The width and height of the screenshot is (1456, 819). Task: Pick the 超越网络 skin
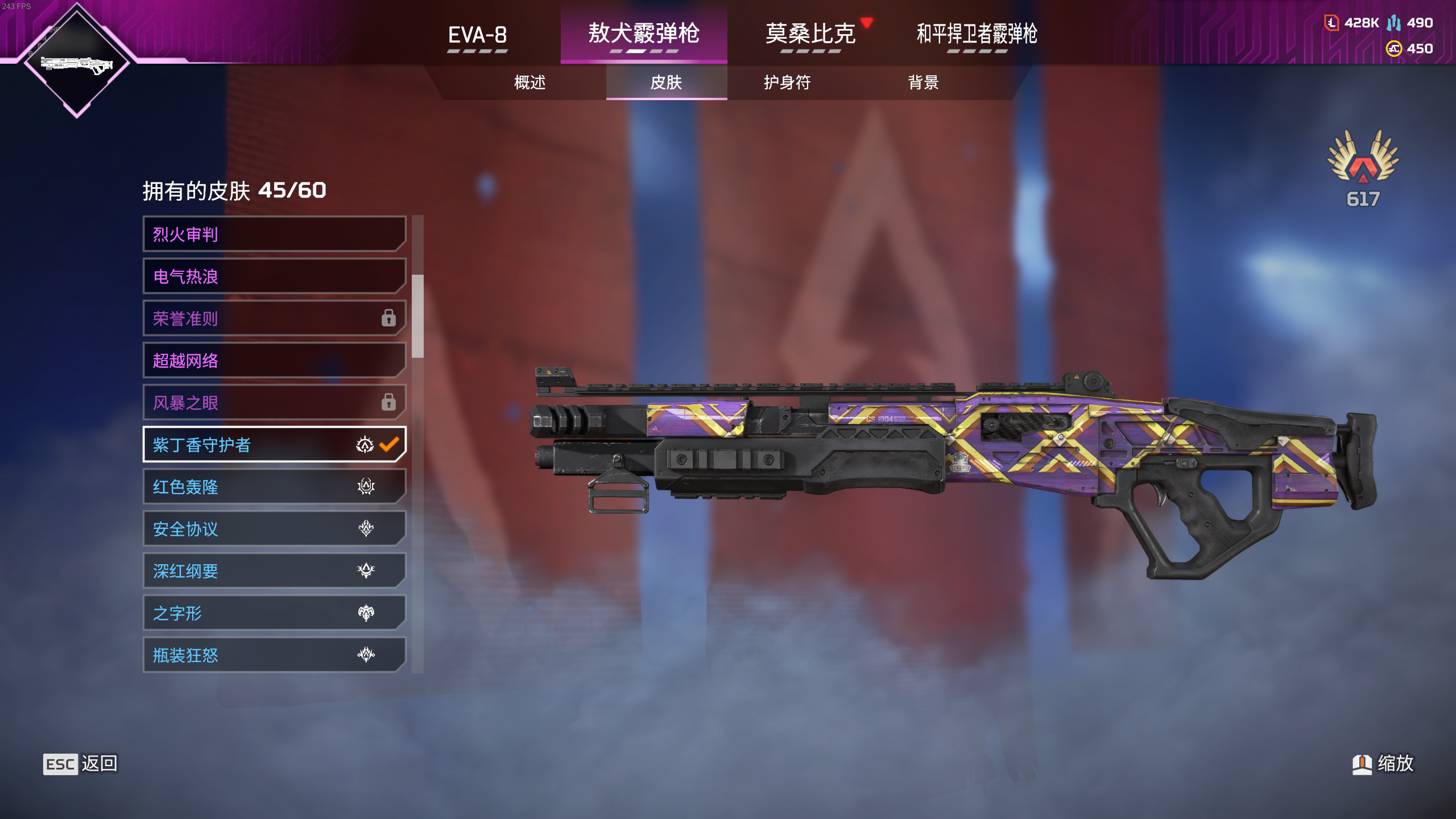point(274,361)
